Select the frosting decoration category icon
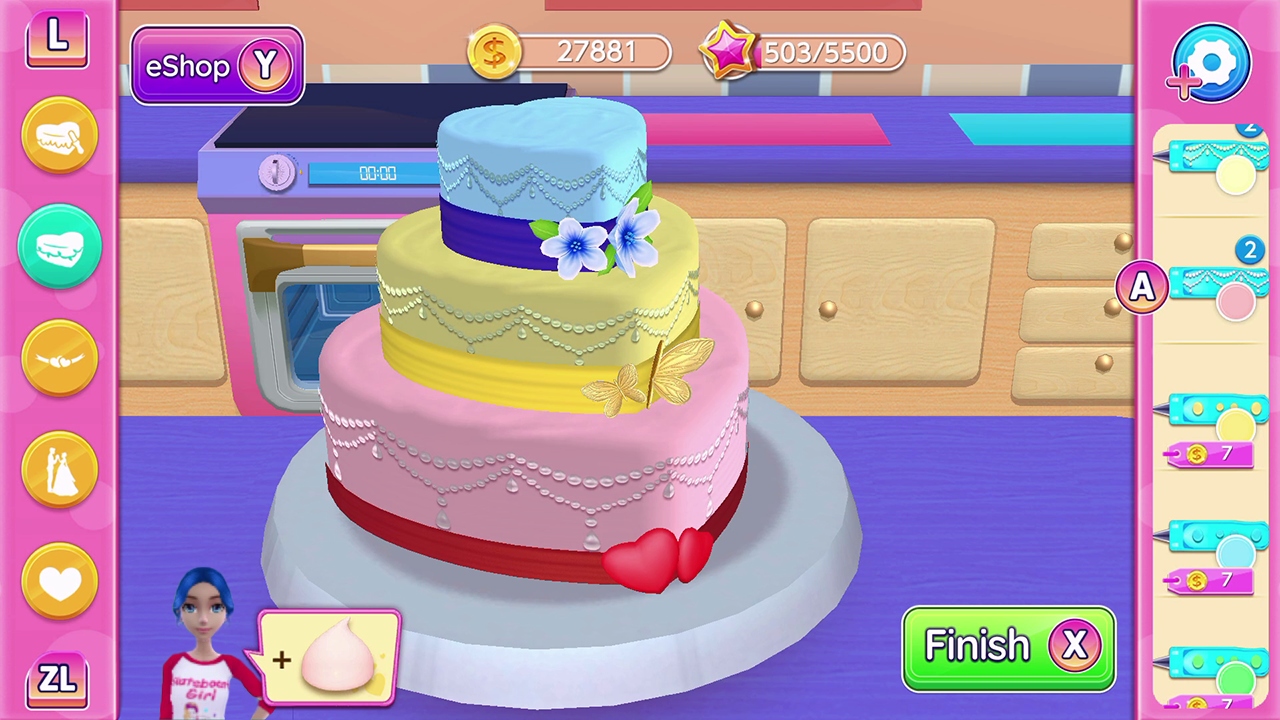This screenshot has height=720, width=1280. [57, 135]
